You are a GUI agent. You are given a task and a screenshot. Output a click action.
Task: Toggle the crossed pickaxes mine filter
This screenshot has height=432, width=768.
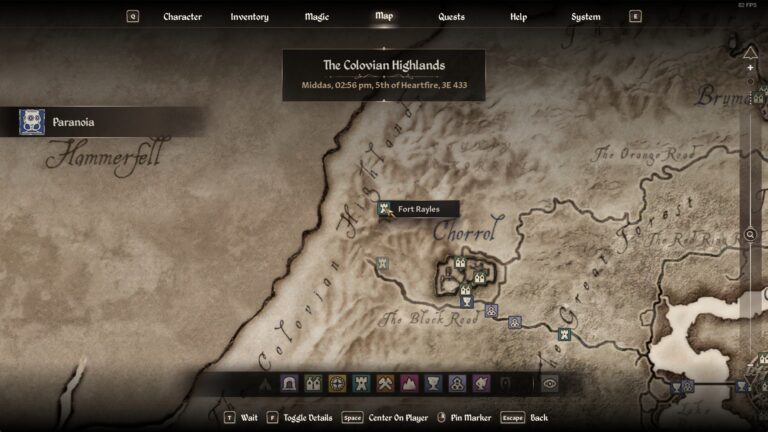385,383
